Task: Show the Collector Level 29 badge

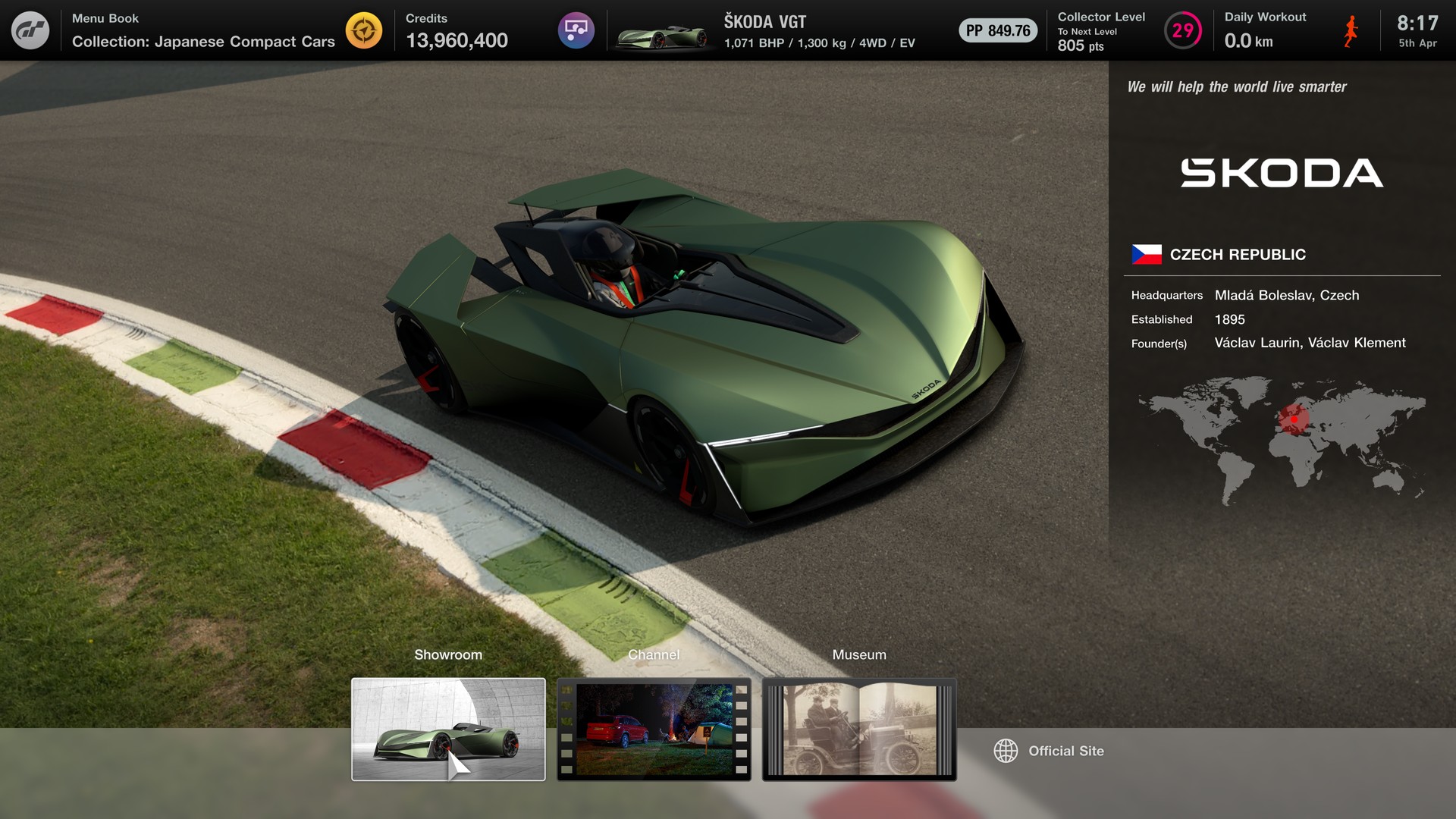Action: pyautogui.click(x=1182, y=30)
